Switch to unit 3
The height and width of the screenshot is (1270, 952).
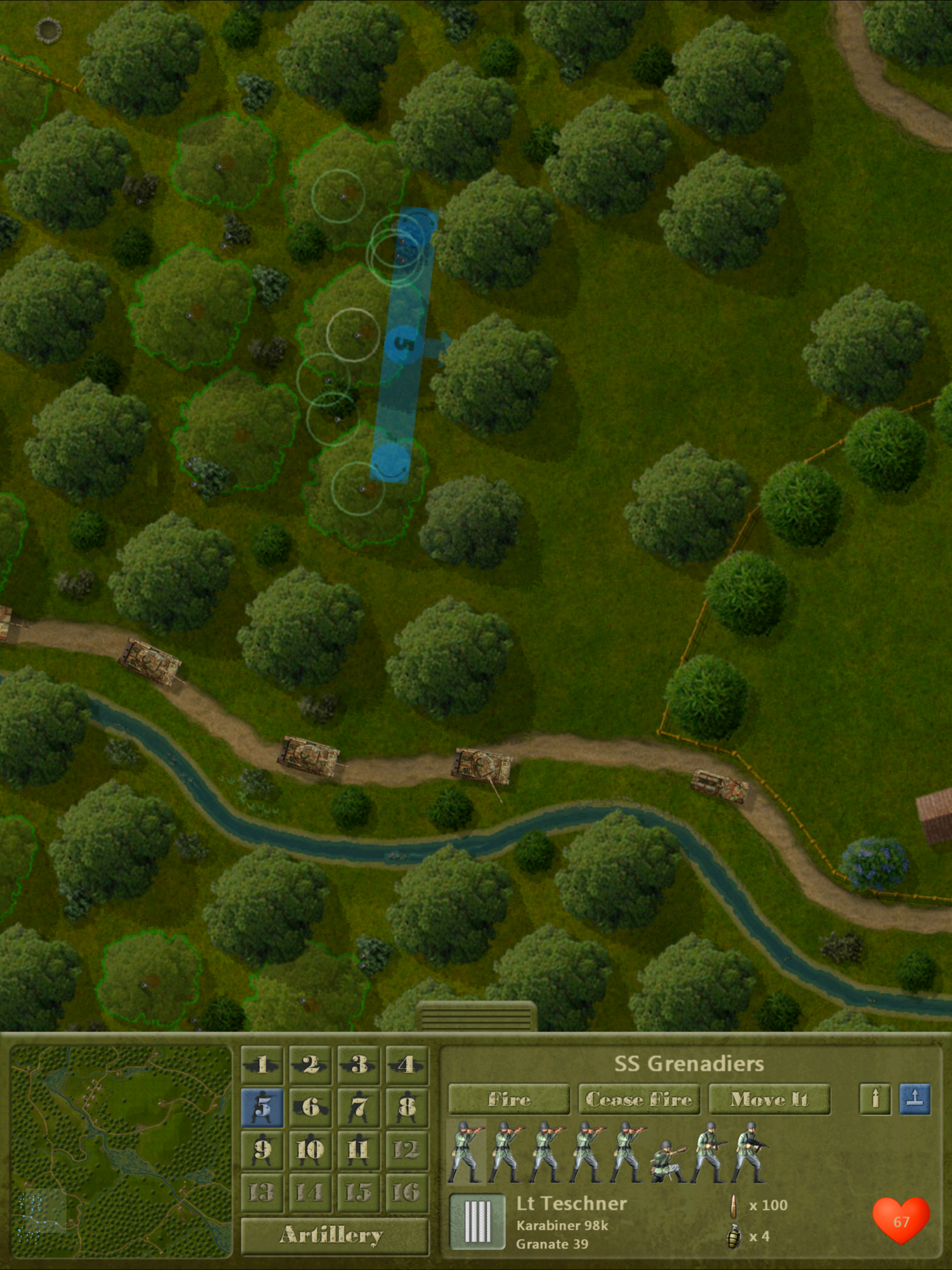(x=358, y=1065)
